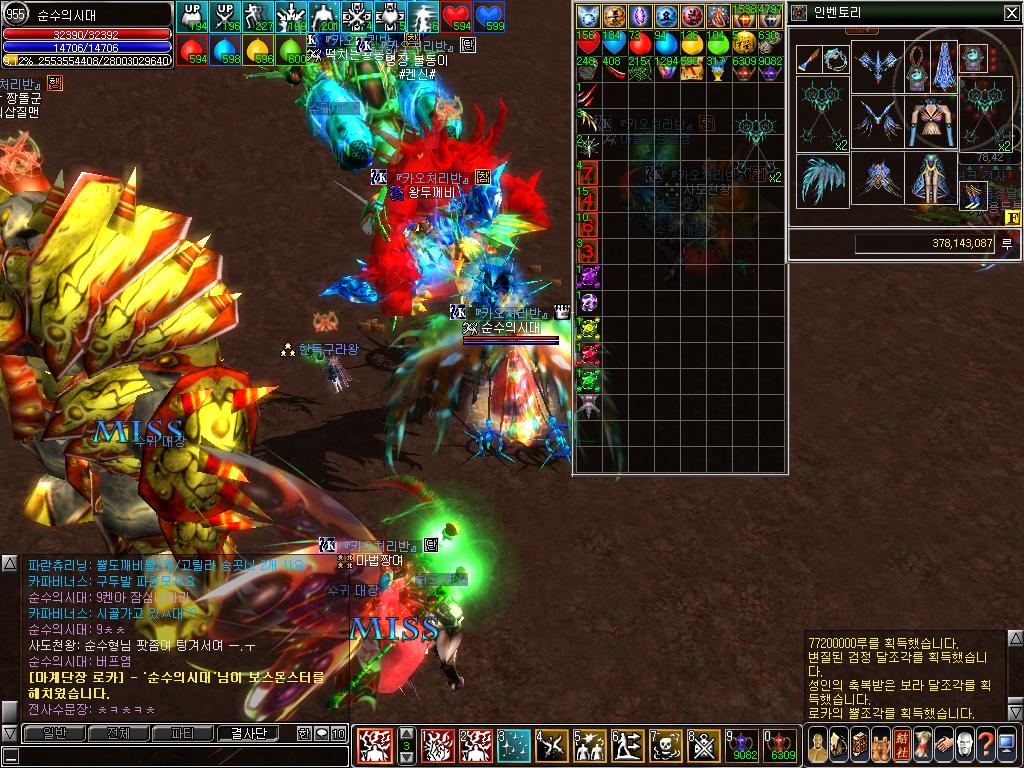Use the teal sparkle skill in hotbar

tap(515, 745)
